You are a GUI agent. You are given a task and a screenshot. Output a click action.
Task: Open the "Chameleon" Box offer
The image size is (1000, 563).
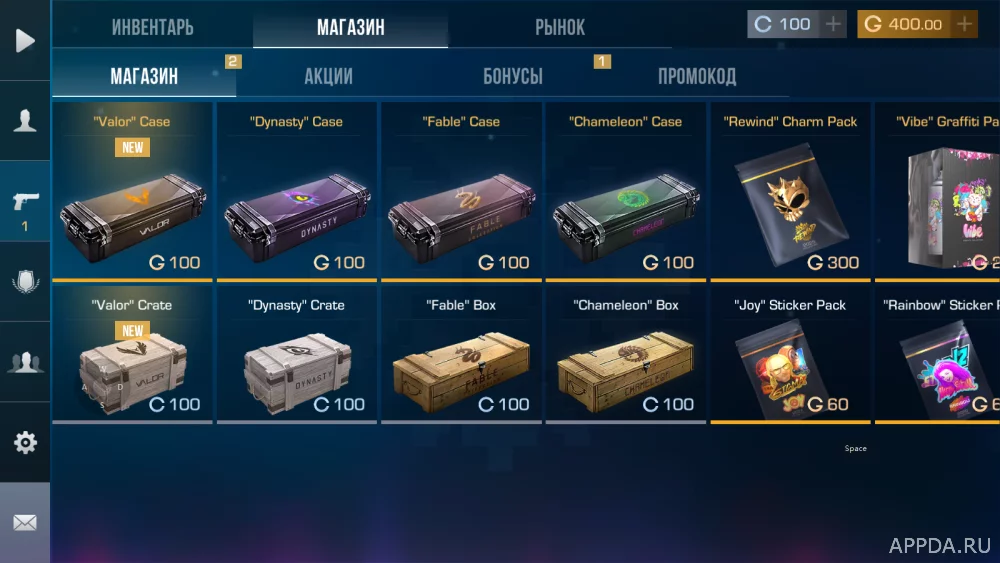625,357
